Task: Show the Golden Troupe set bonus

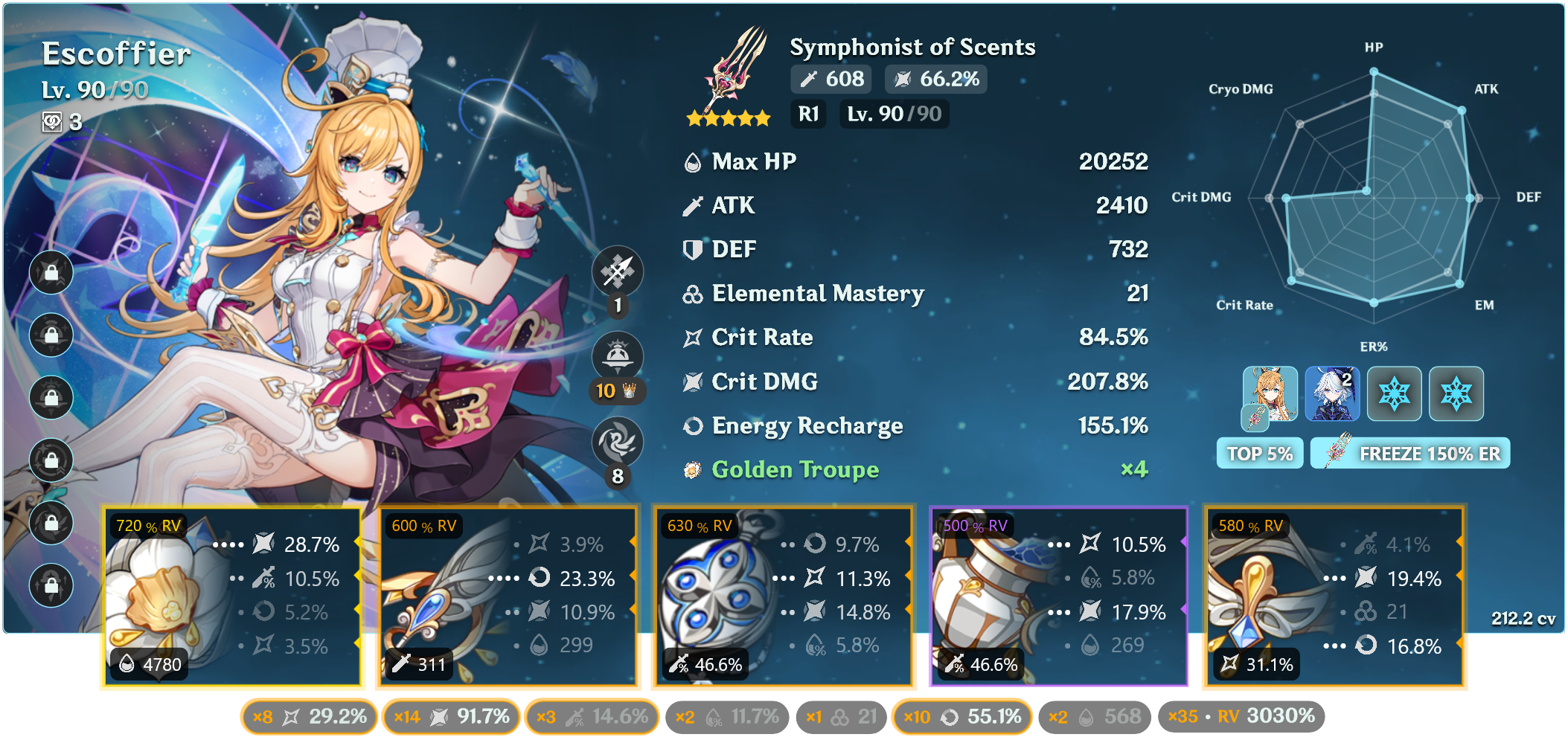Action: click(795, 469)
